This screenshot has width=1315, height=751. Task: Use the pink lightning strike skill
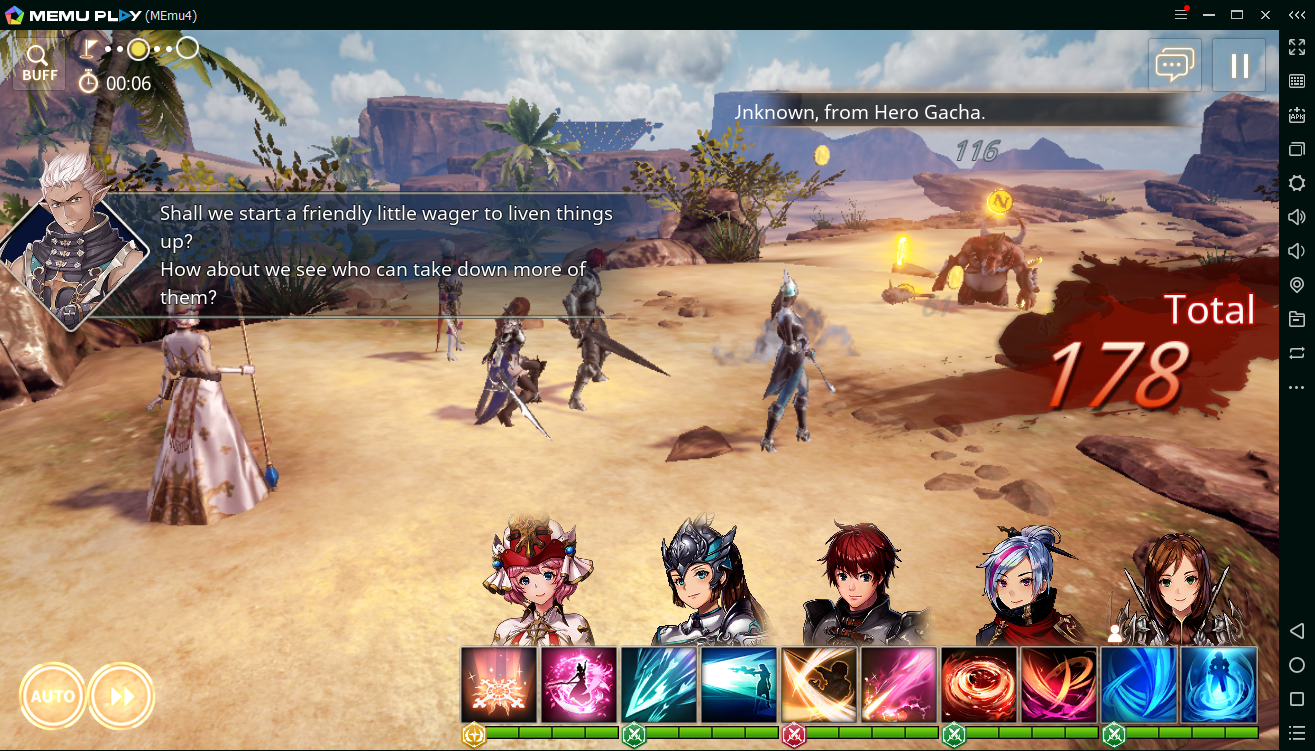pyautogui.click(x=899, y=685)
